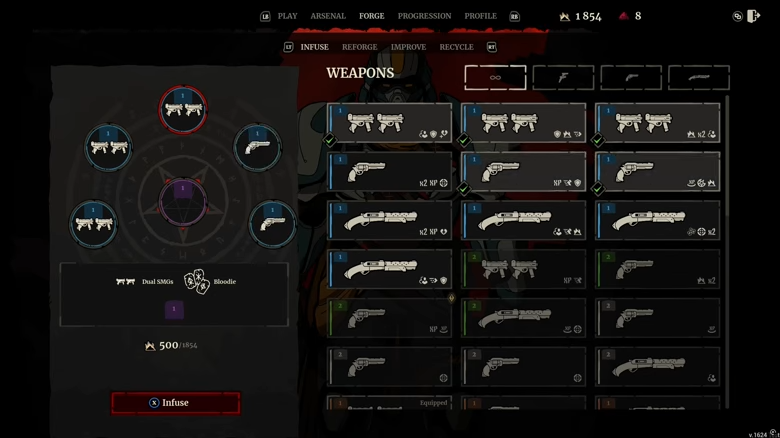
Task: Filter weapons by the revolver icon
Action: pos(631,77)
